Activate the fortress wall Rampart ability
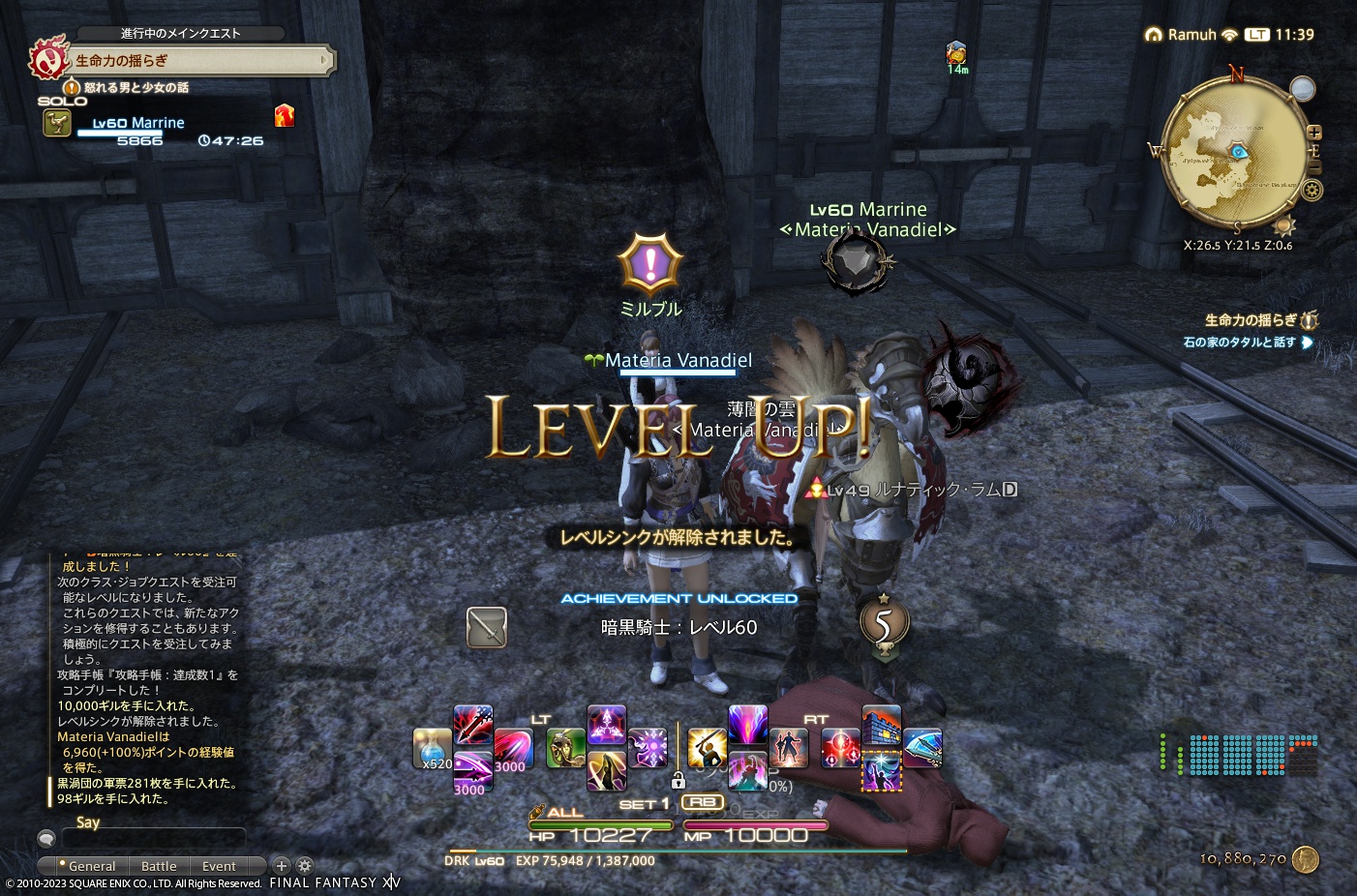The height and width of the screenshot is (896, 1357). click(x=881, y=725)
